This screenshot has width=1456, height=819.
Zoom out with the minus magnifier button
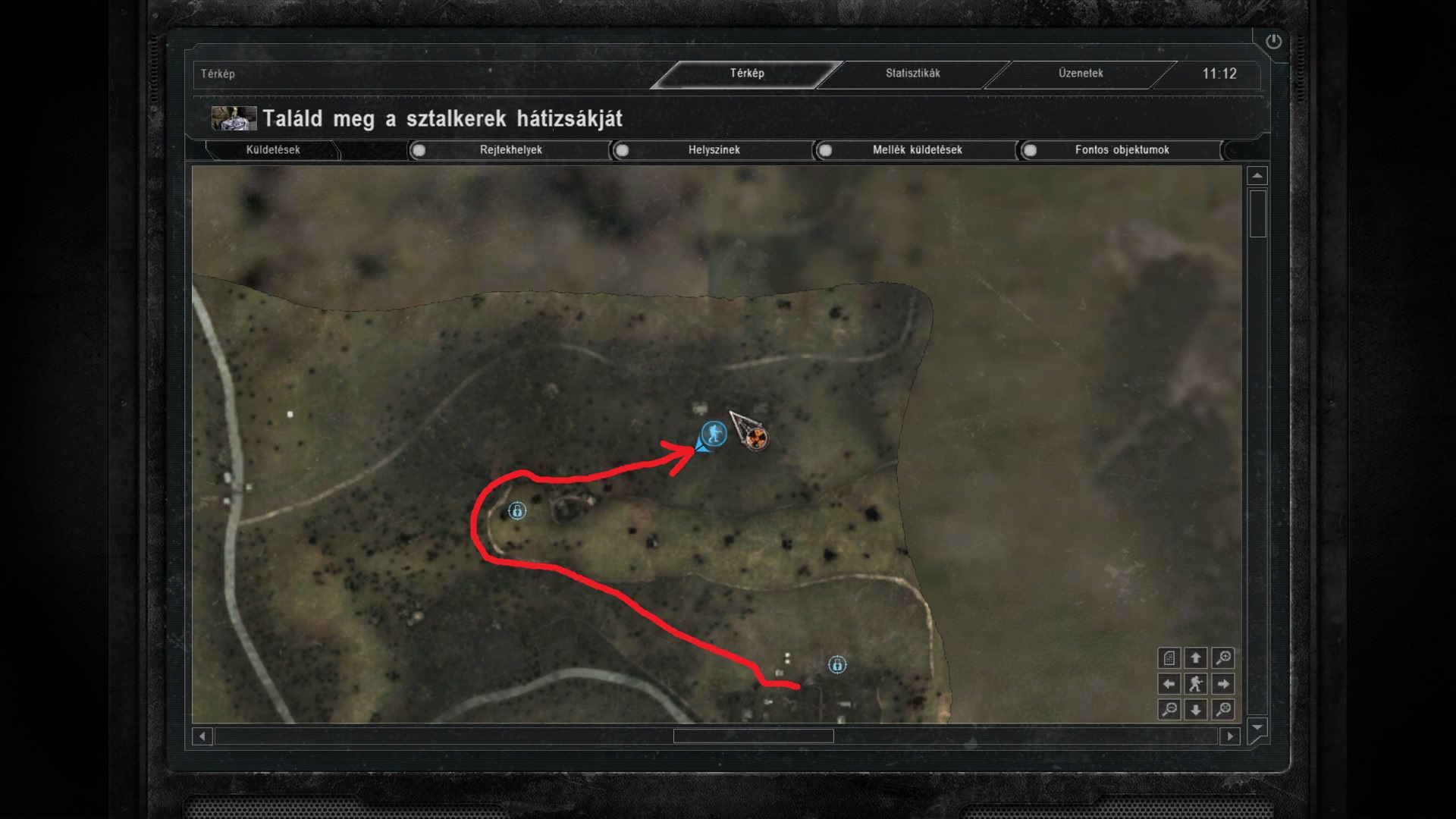[1169, 710]
